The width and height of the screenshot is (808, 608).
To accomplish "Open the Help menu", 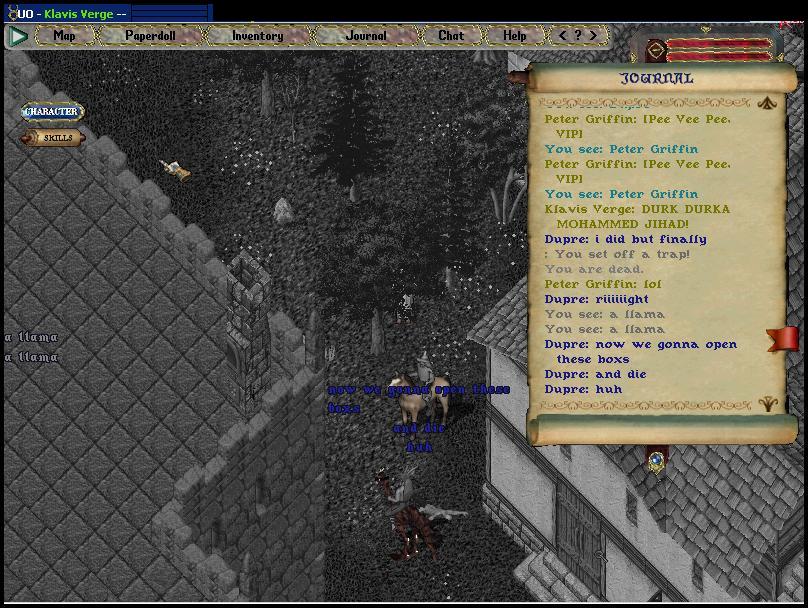I will point(514,35).
